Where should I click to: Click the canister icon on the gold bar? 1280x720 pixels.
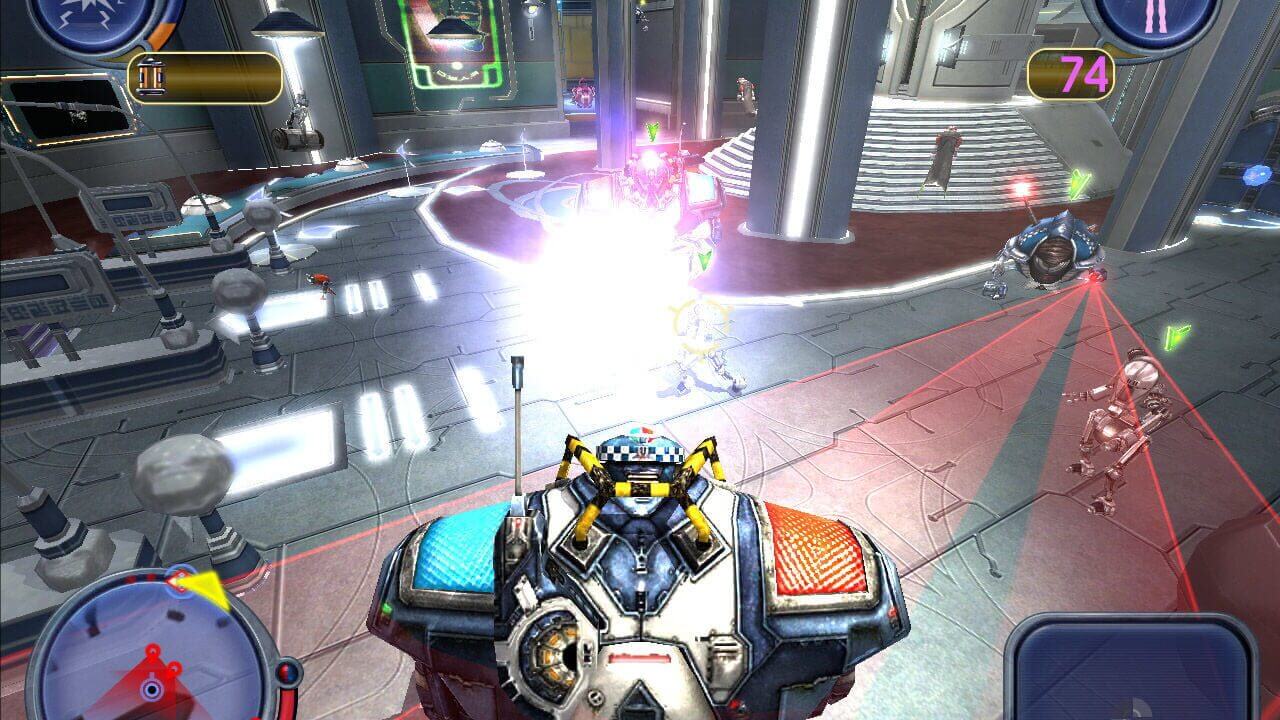point(150,78)
